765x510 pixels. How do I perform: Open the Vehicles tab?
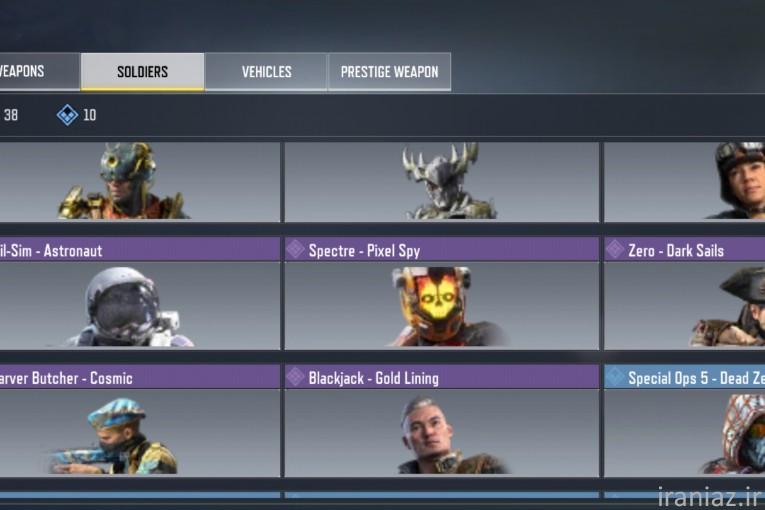tap(266, 72)
